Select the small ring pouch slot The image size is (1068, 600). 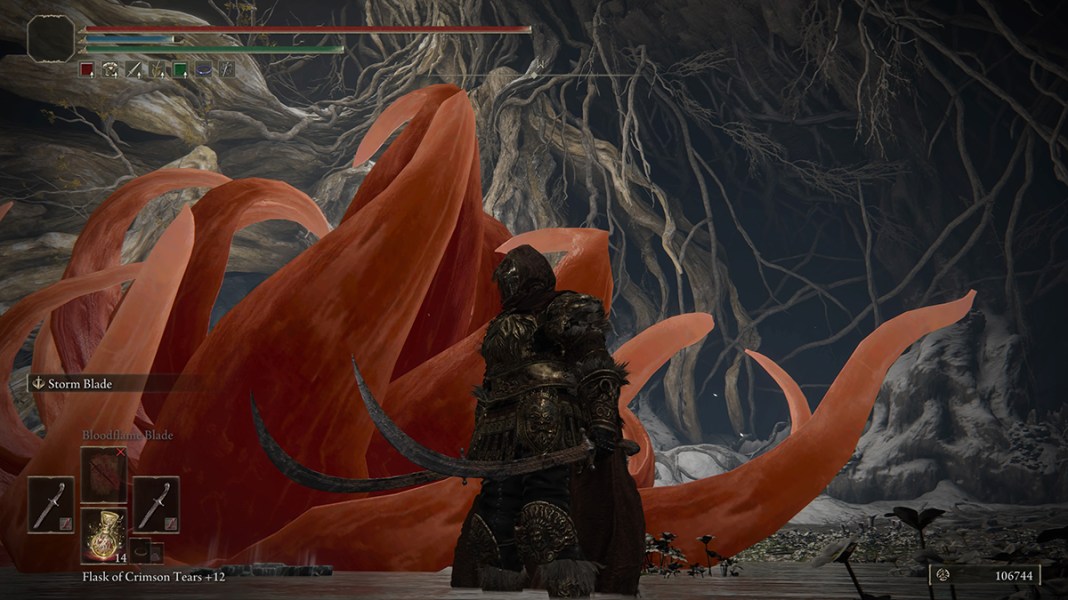pyautogui.click(x=142, y=549)
